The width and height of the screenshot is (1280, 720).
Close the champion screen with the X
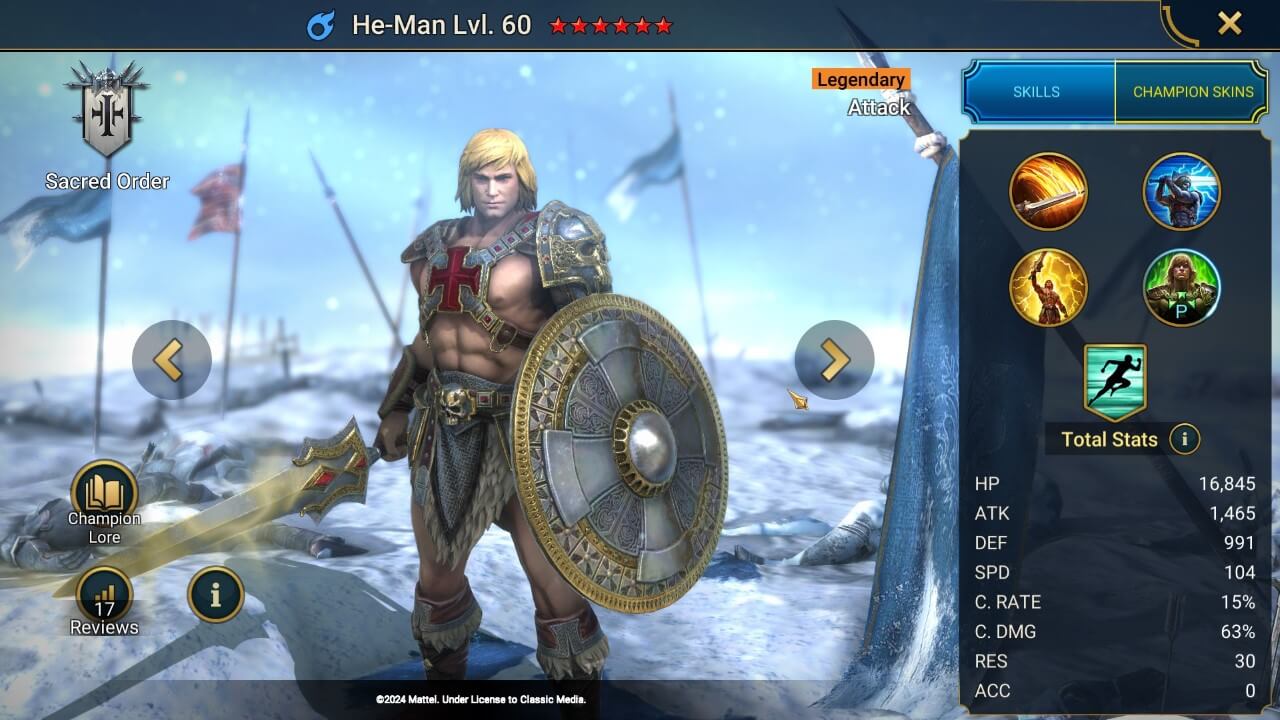(x=1229, y=23)
